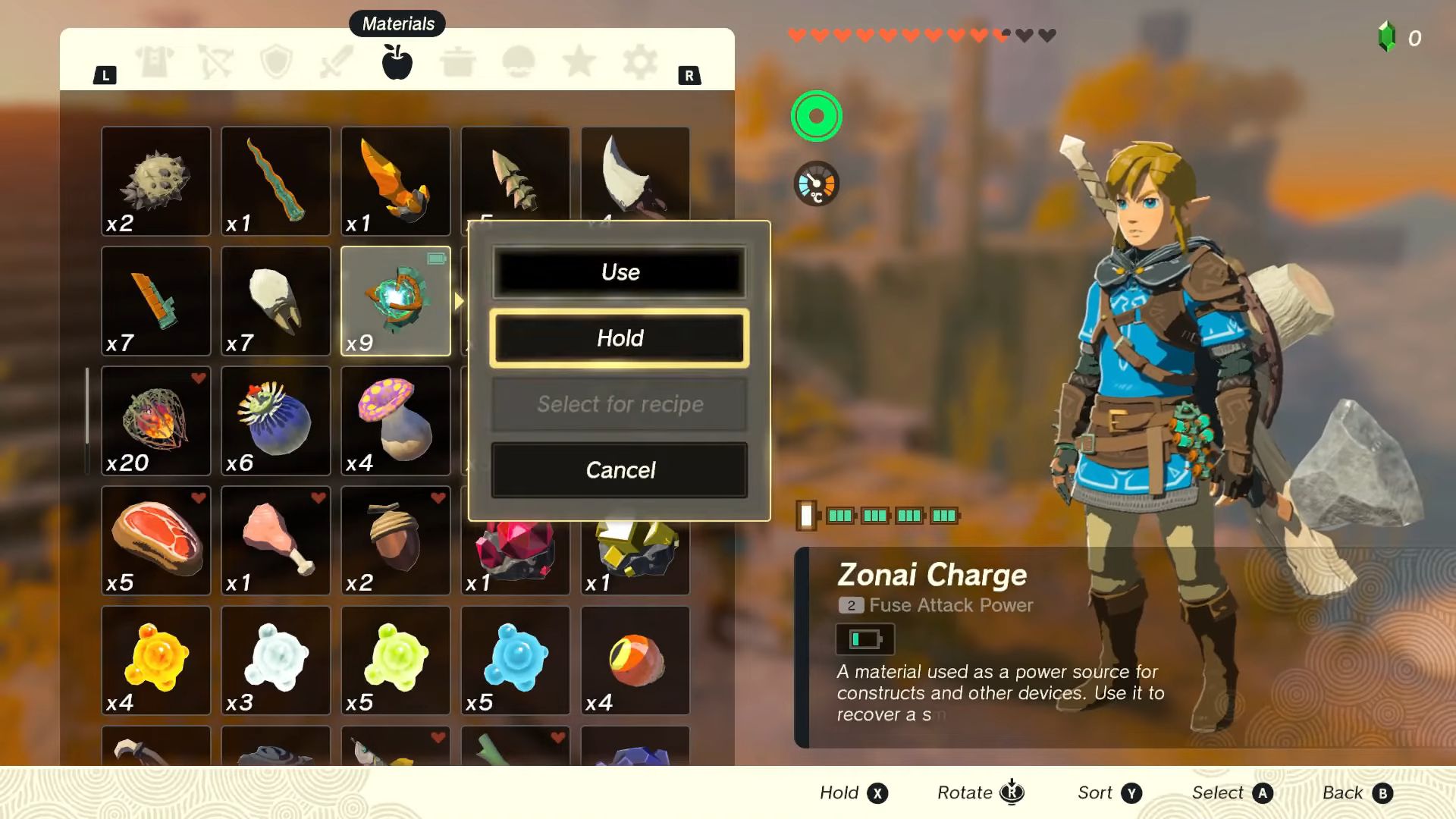The height and width of the screenshot is (819, 1456).
Task: Select the raw meat steak slot
Action: tap(156, 541)
